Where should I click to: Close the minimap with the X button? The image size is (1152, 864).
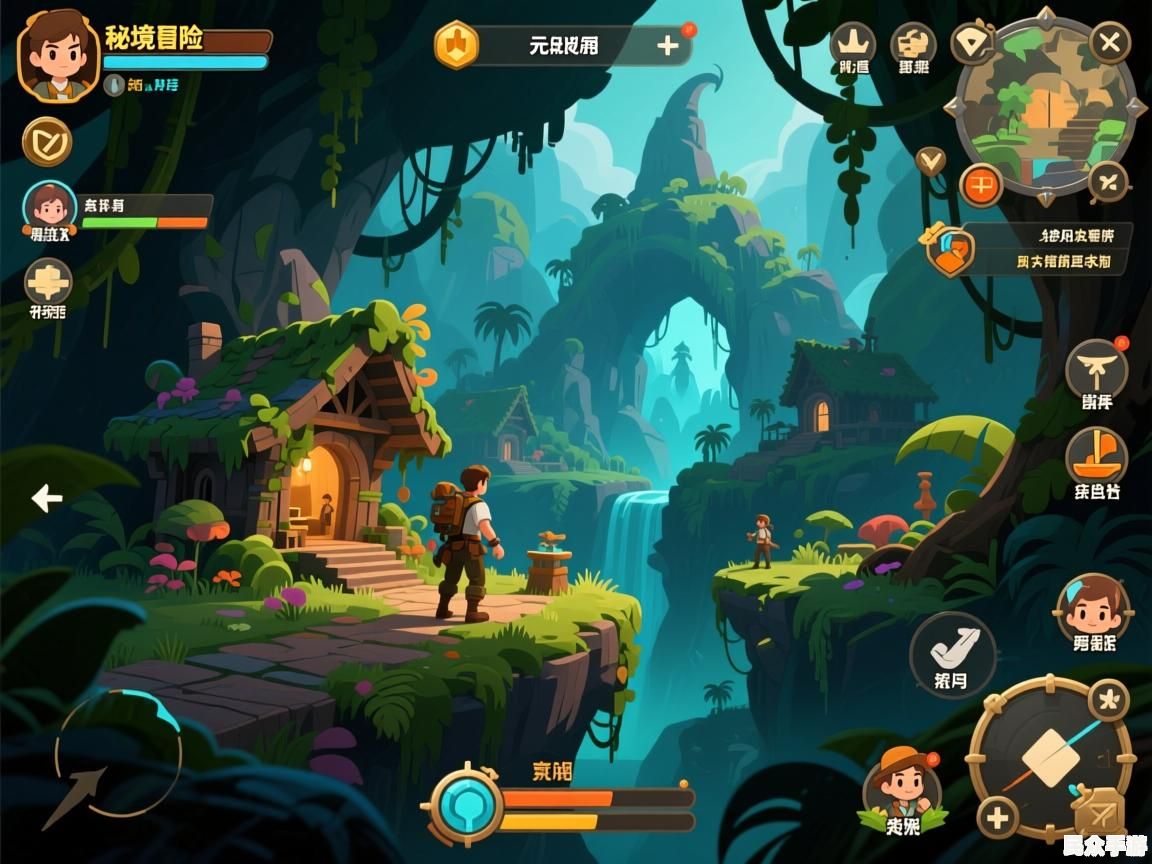point(1108,43)
